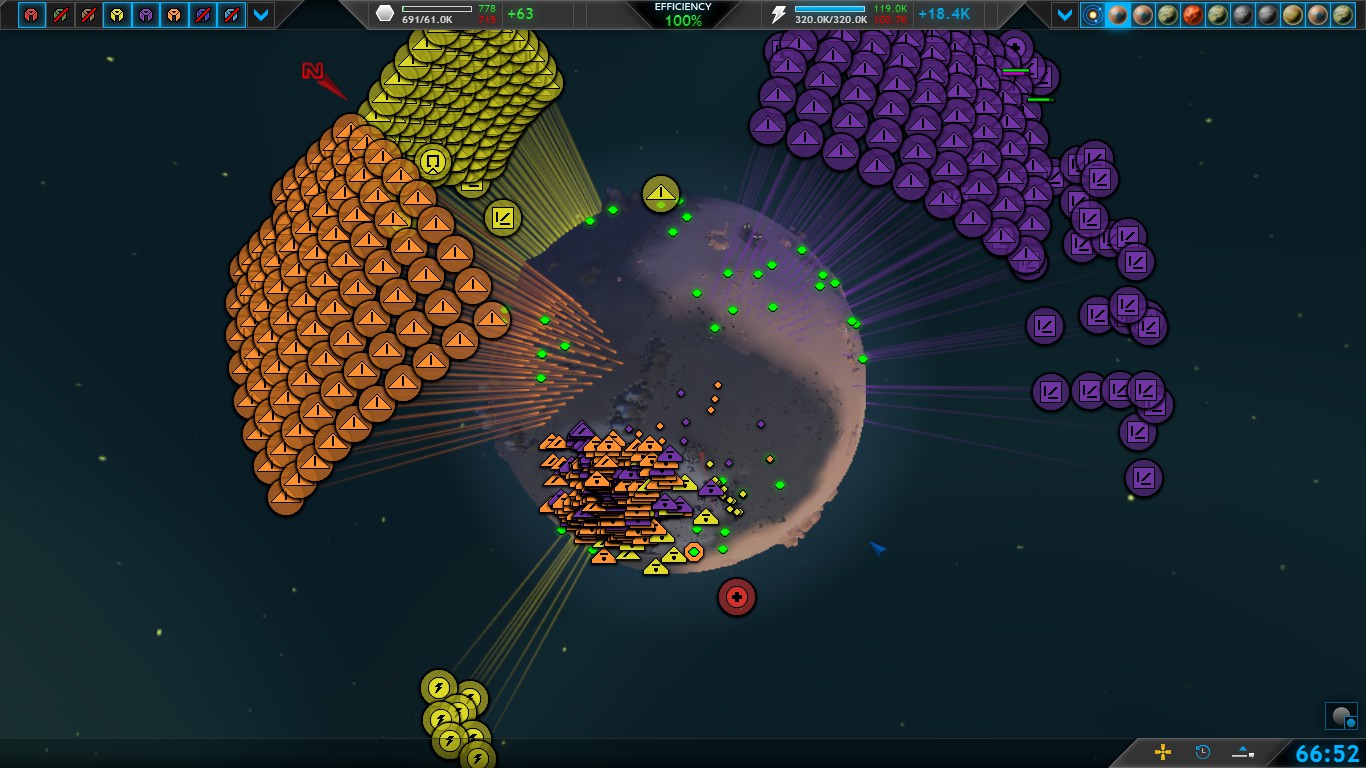
Task: Jump to the yellow gas planet
Action: coord(1293,15)
